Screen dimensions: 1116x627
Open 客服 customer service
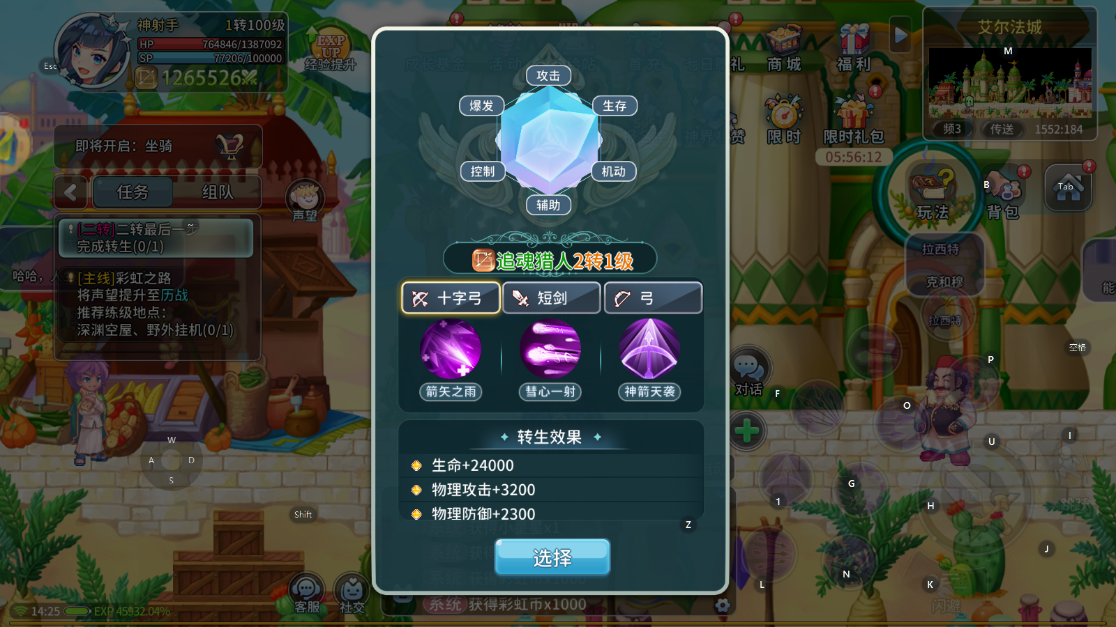point(307,593)
